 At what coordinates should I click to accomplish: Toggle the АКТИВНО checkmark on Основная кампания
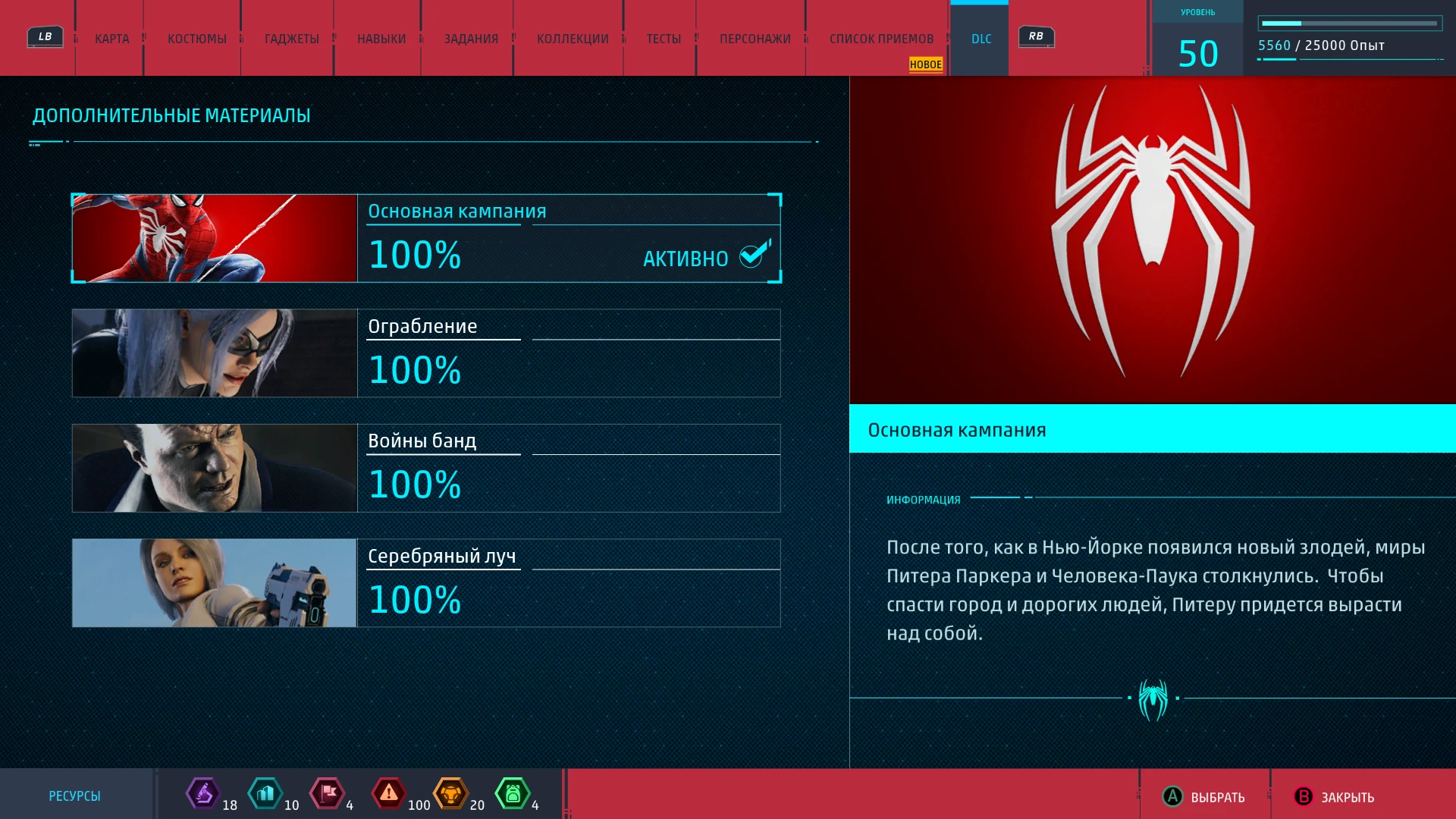[750, 258]
